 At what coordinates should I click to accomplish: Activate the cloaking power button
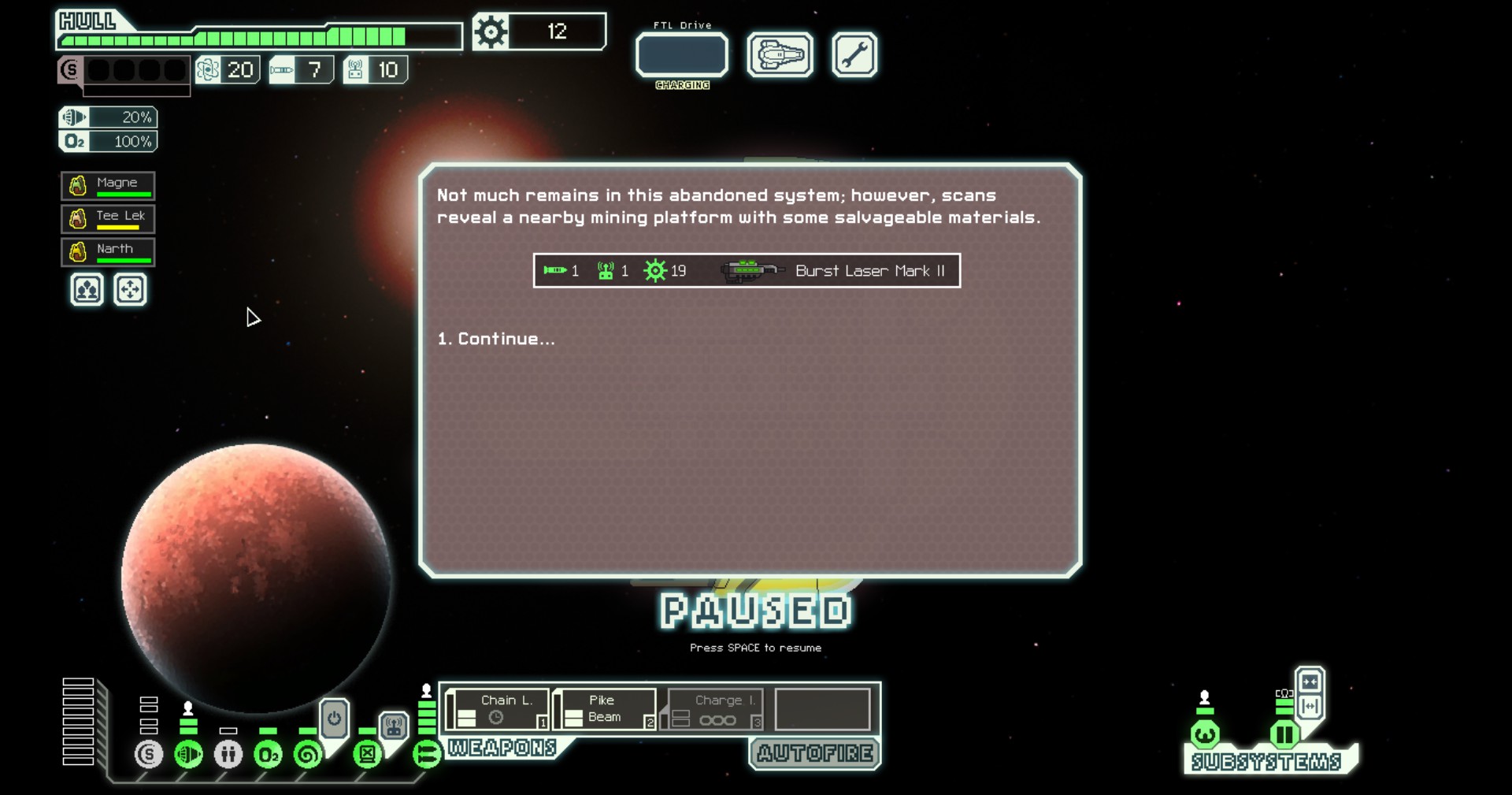pyautogui.click(x=334, y=719)
